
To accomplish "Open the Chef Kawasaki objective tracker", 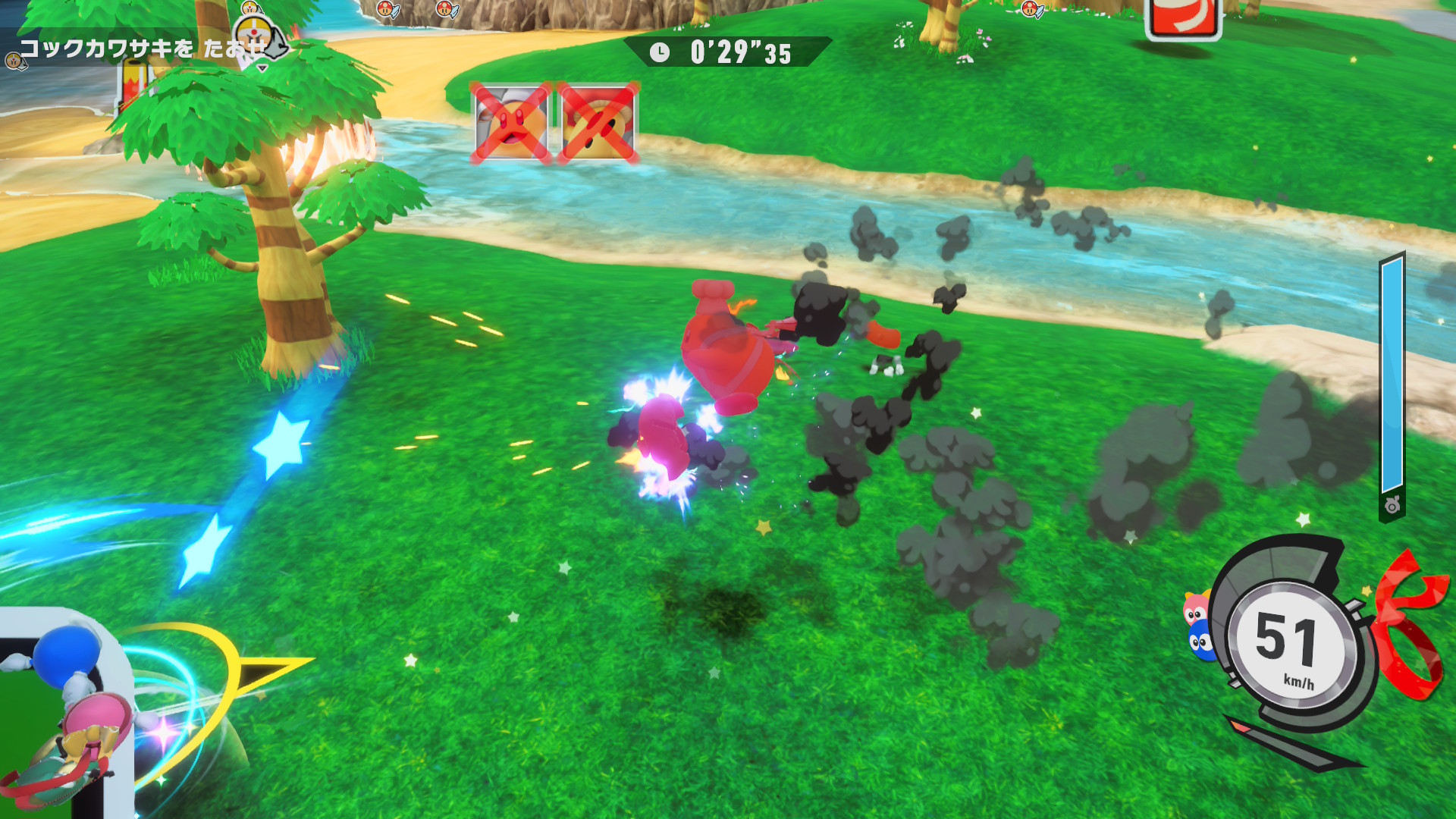I will click(x=140, y=49).
